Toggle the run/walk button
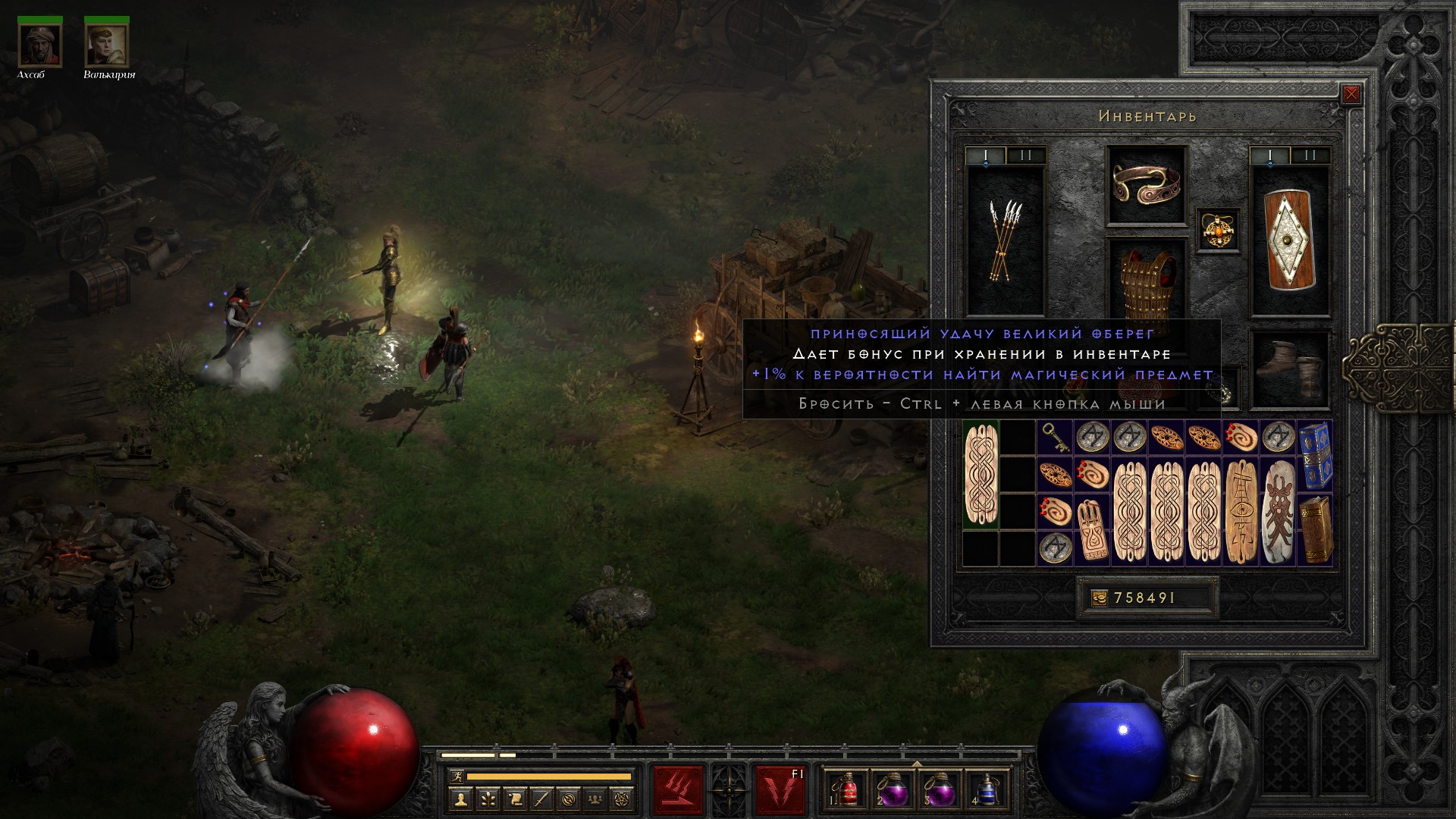The image size is (1456, 819). click(x=457, y=776)
